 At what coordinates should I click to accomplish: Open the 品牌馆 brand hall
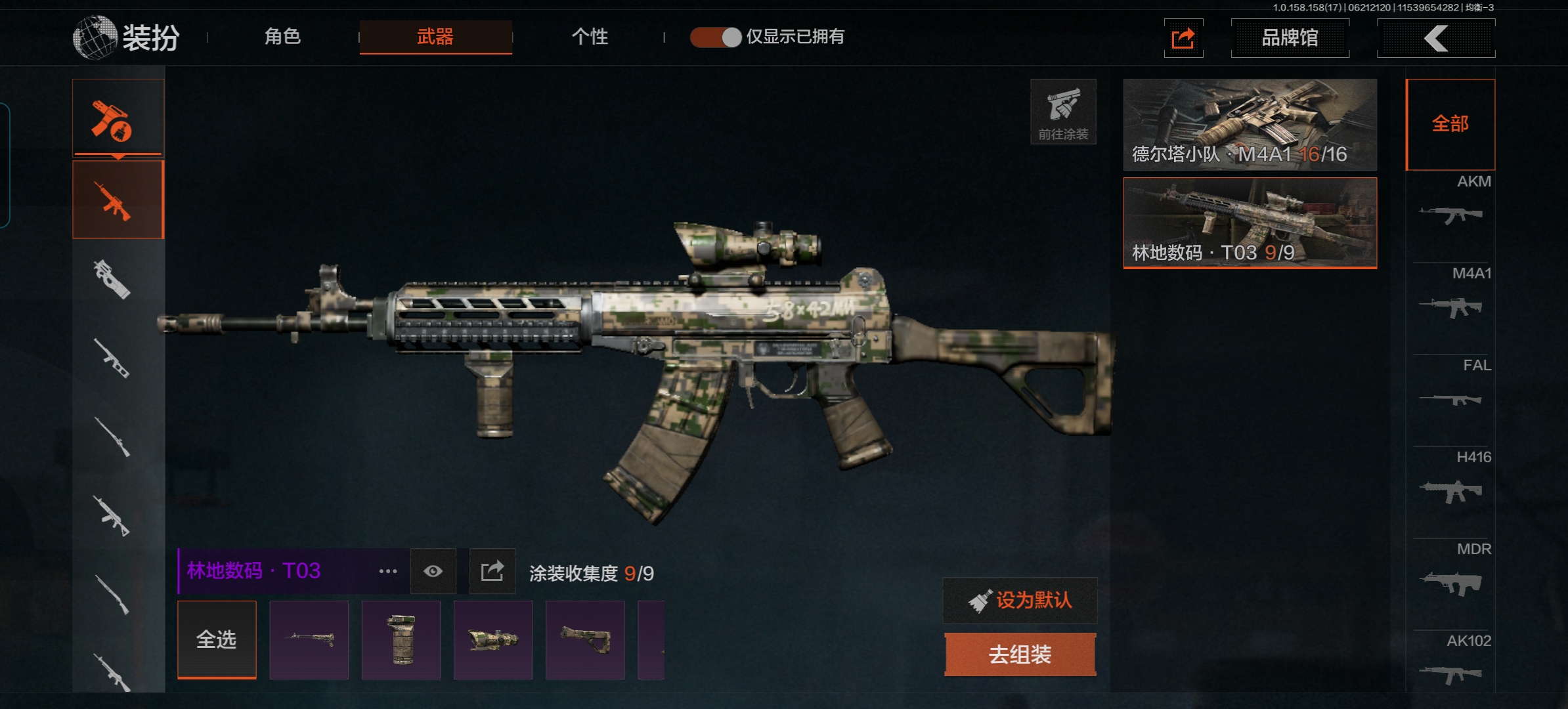pos(1290,38)
